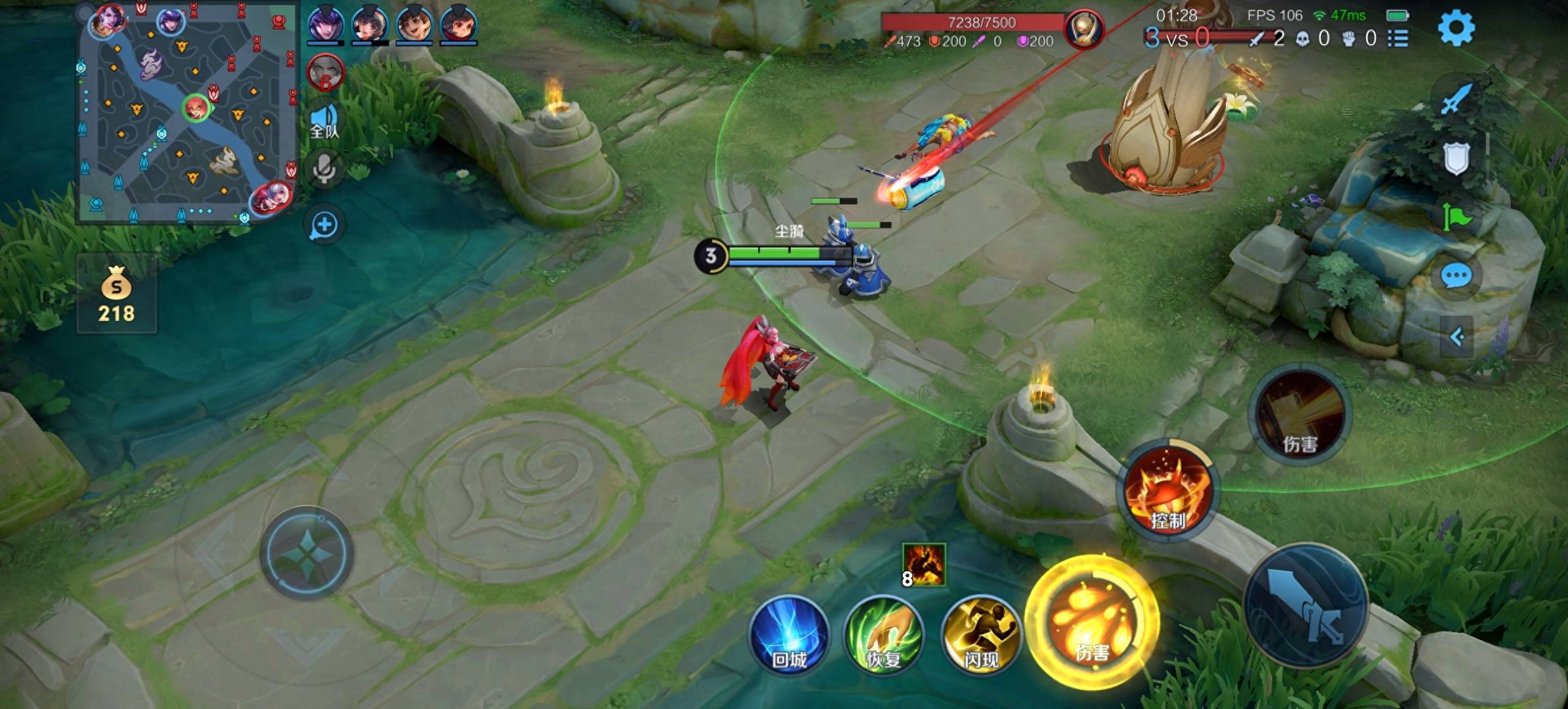Image resolution: width=1568 pixels, height=709 pixels.
Task: Toggle the microphone button
Action: [x=324, y=169]
